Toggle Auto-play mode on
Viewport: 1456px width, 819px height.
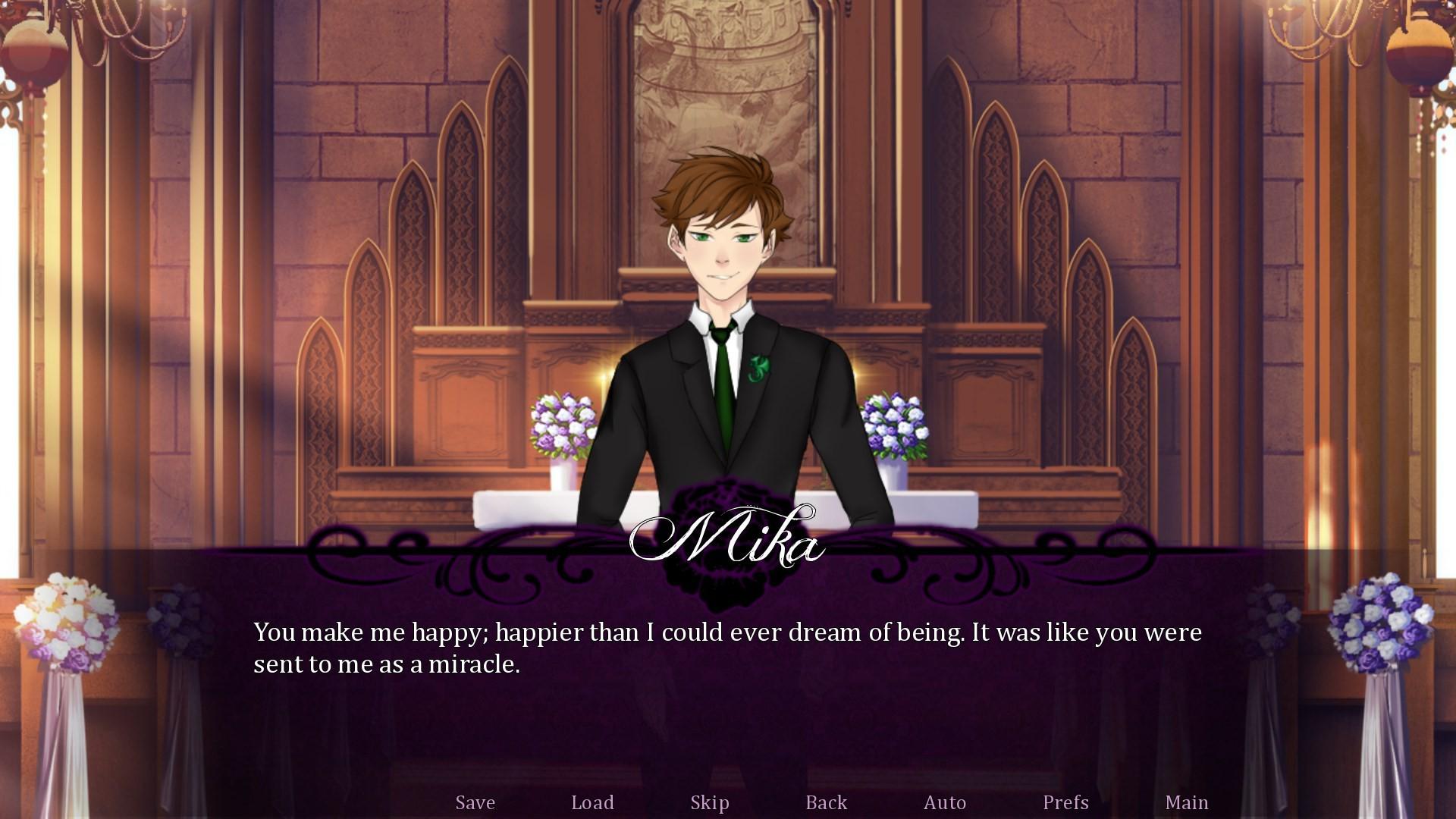pyautogui.click(x=945, y=802)
